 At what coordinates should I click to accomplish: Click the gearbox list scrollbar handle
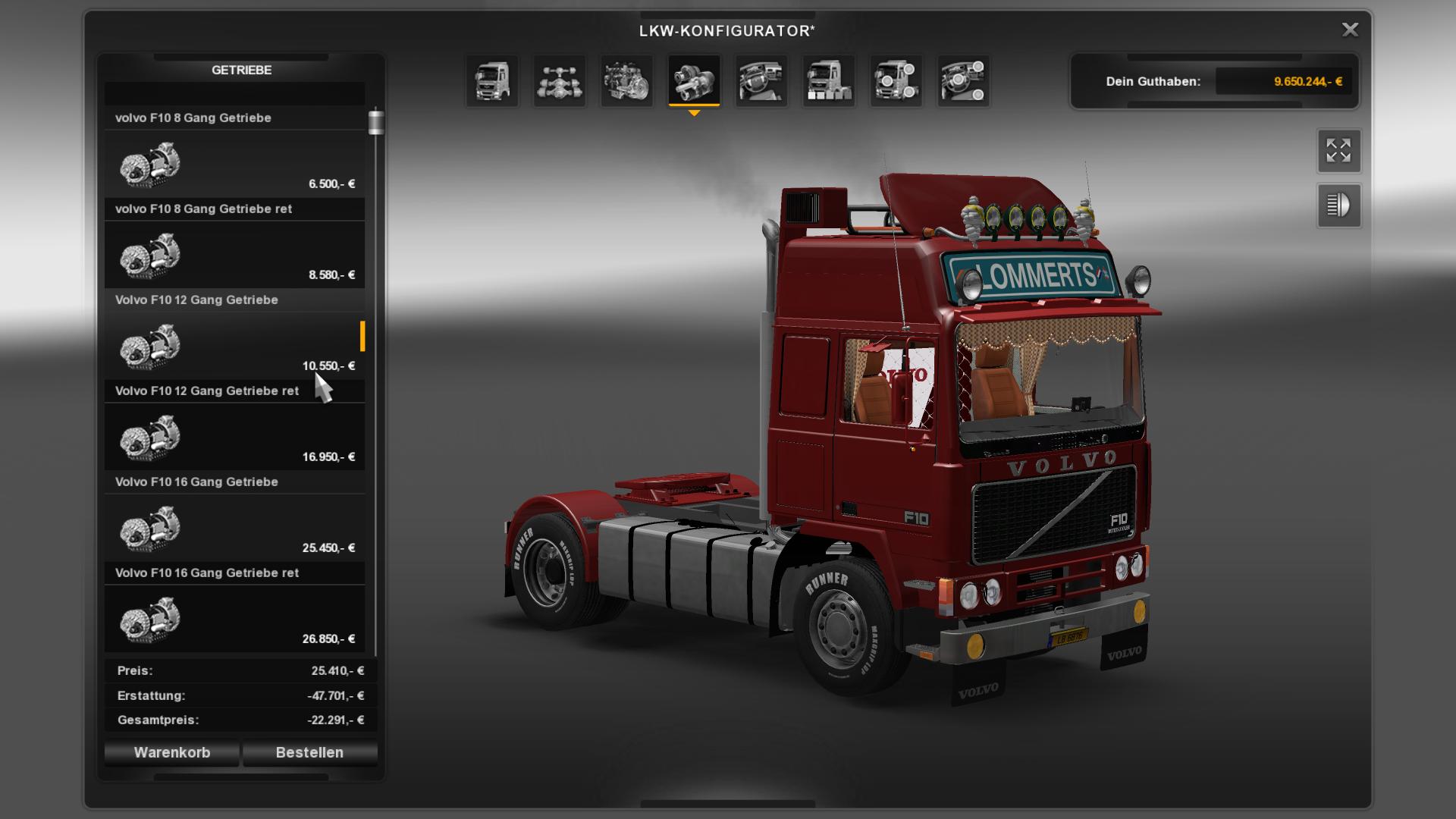[x=376, y=122]
